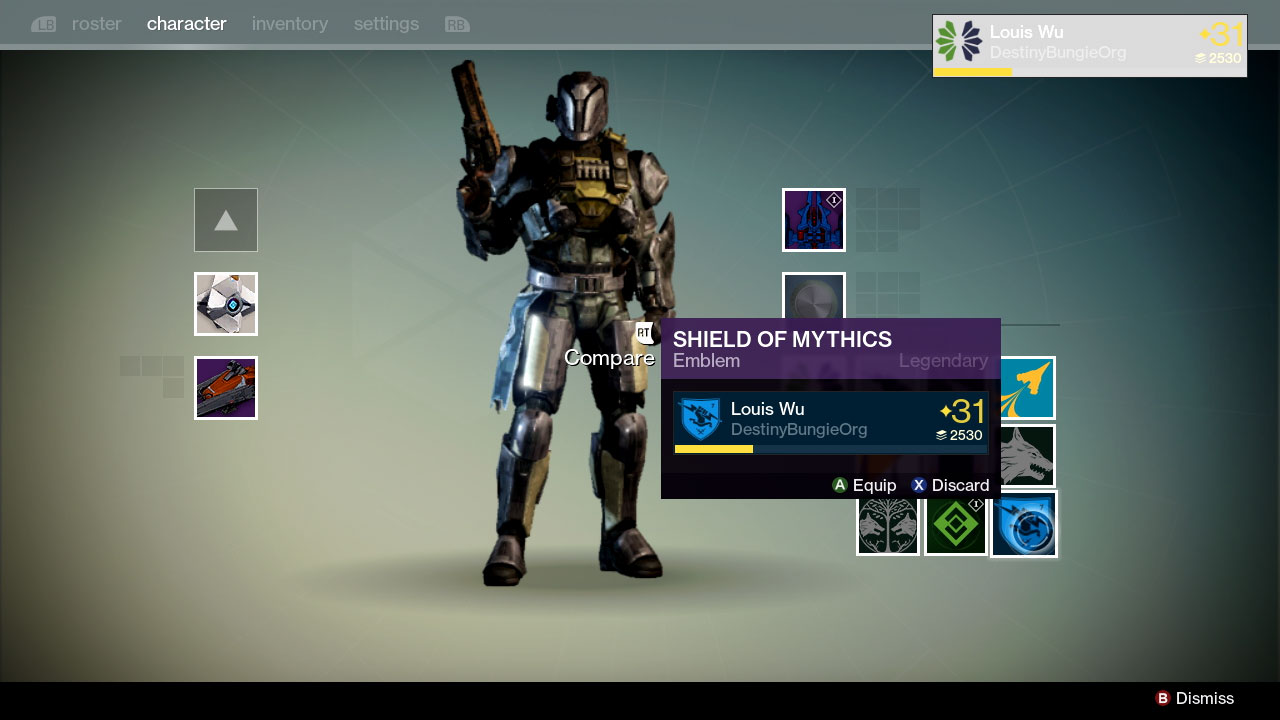The image size is (1280, 720).
Task: Open the character tab
Action: point(186,24)
